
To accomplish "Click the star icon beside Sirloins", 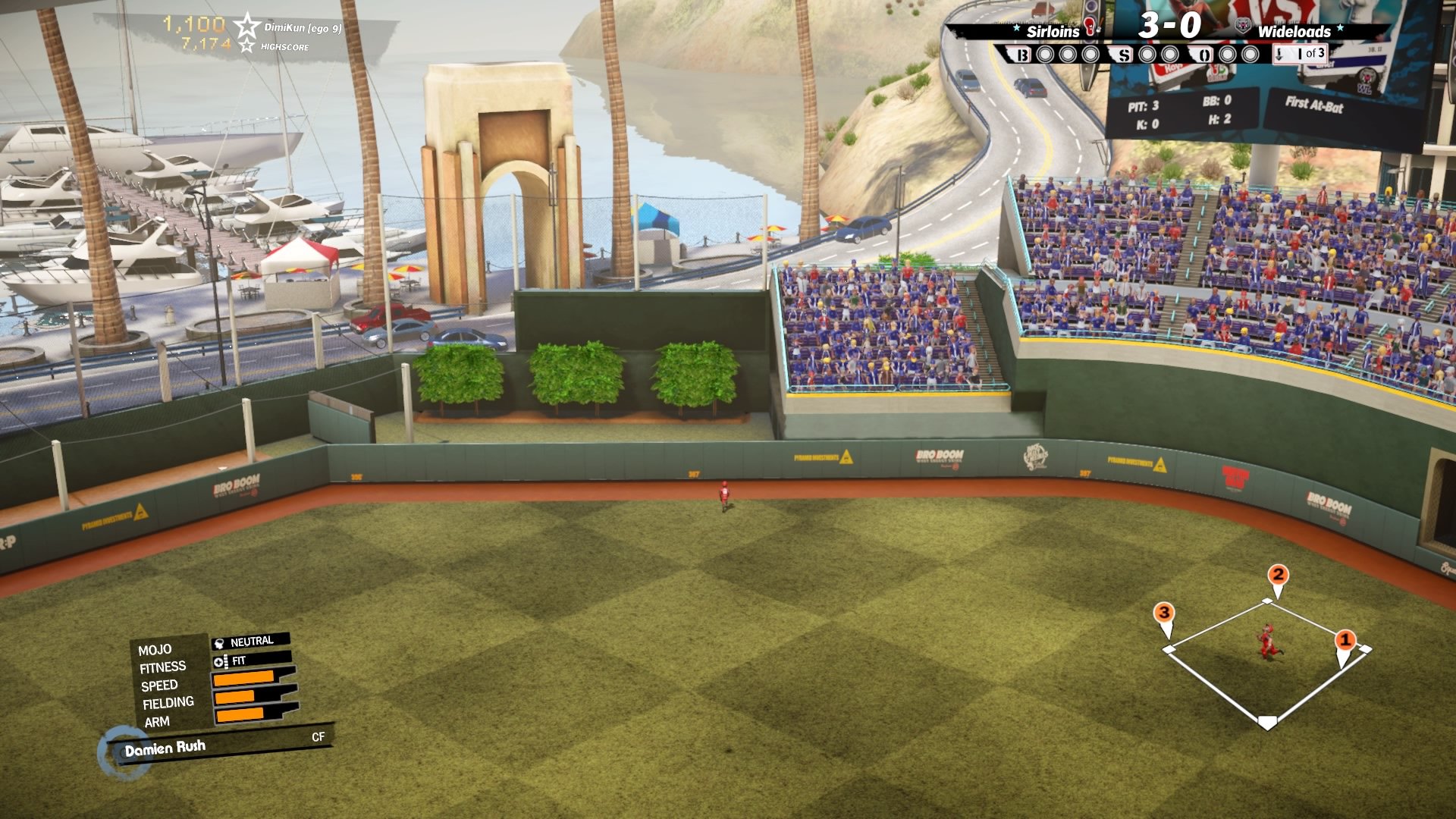I will [1015, 27].
